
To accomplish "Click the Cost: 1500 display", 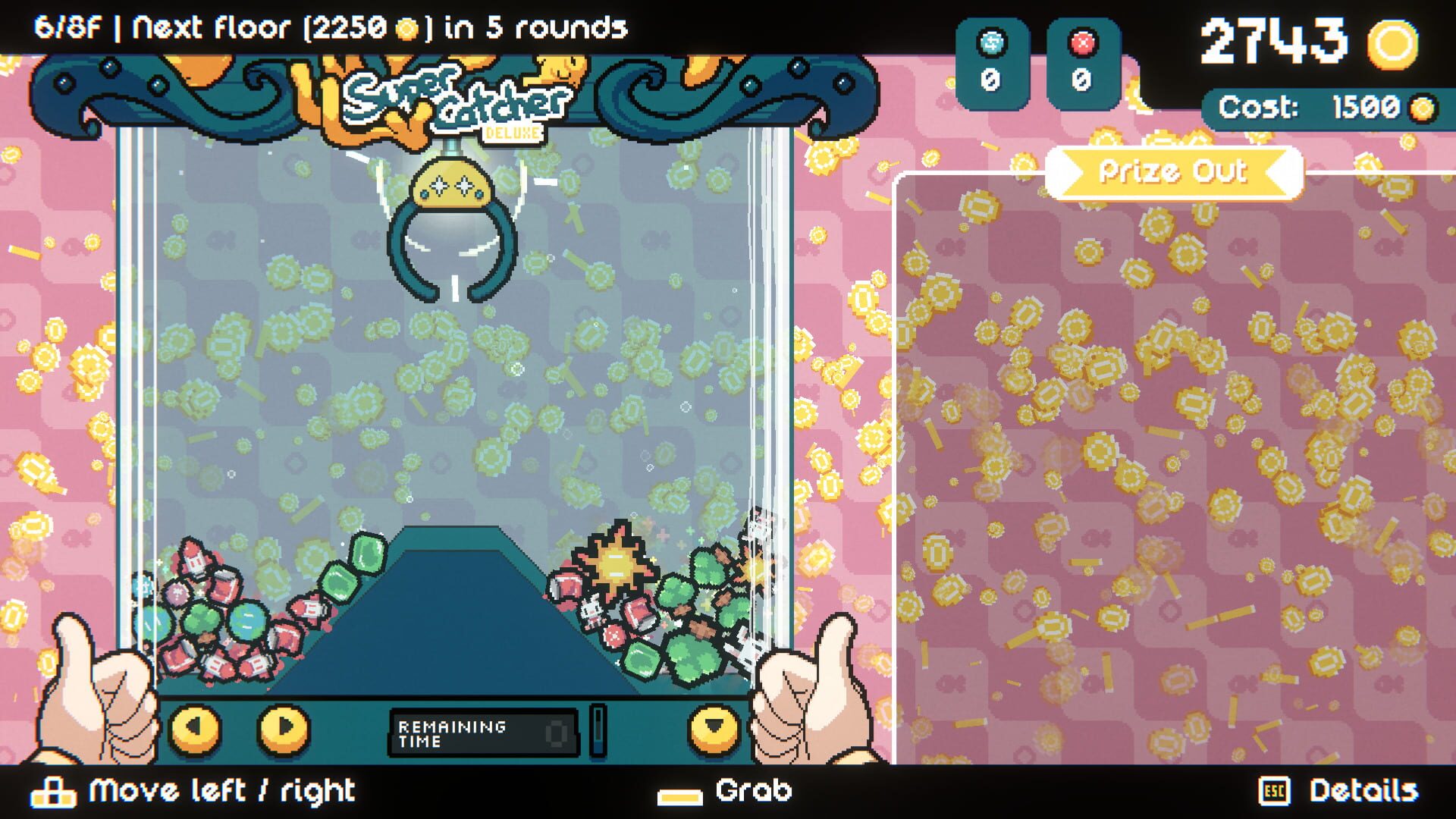I will 1327,106.
